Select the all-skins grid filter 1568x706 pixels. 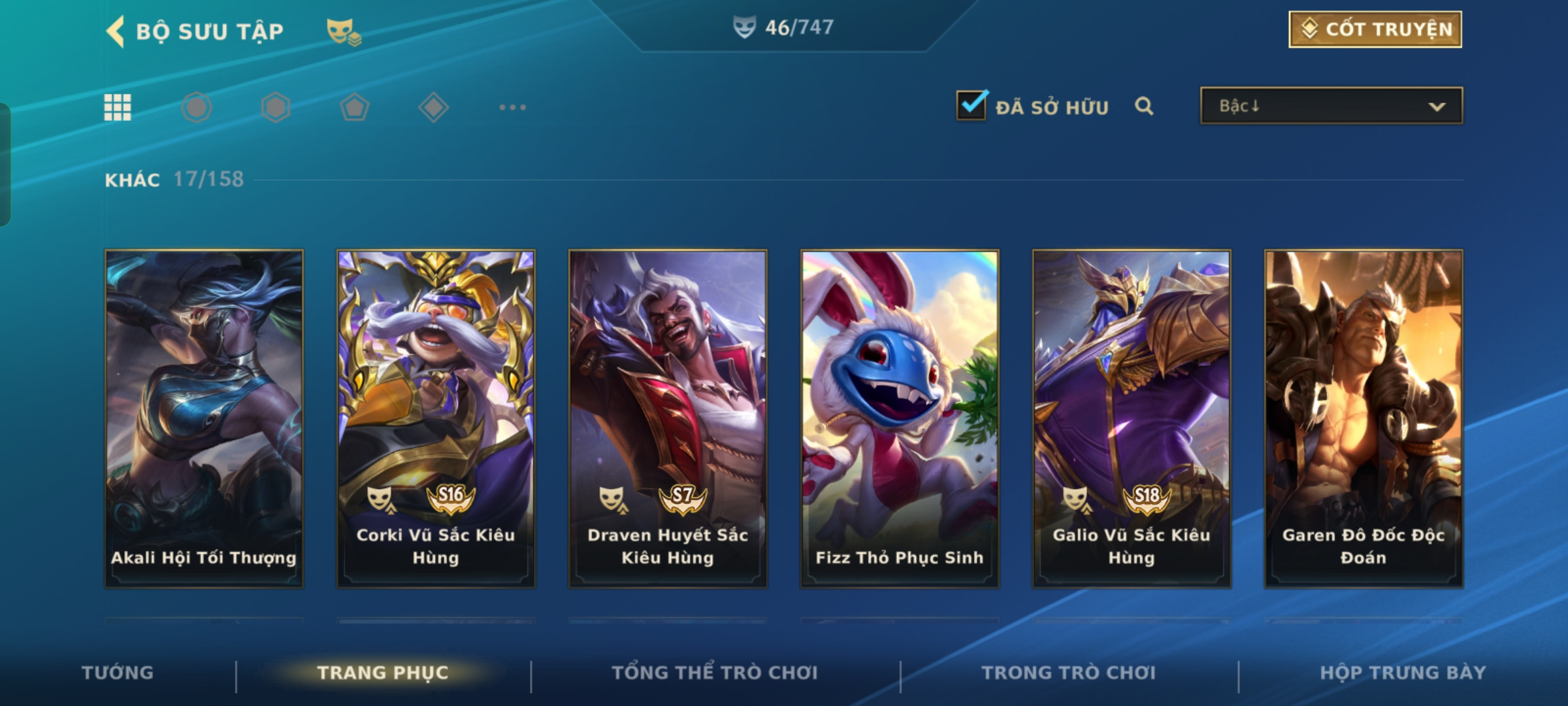118,107
